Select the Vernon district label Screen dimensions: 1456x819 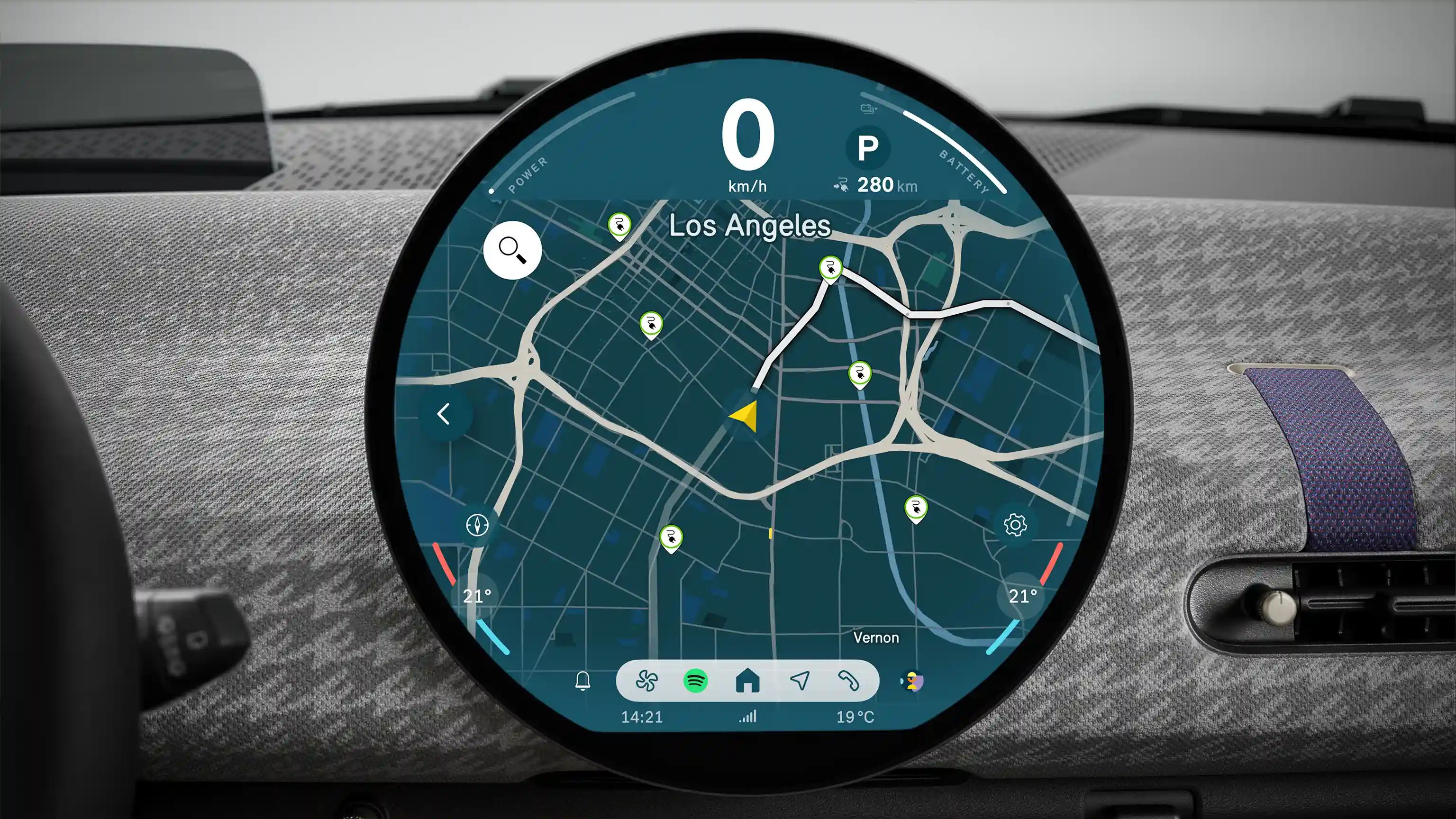point(876,637)
